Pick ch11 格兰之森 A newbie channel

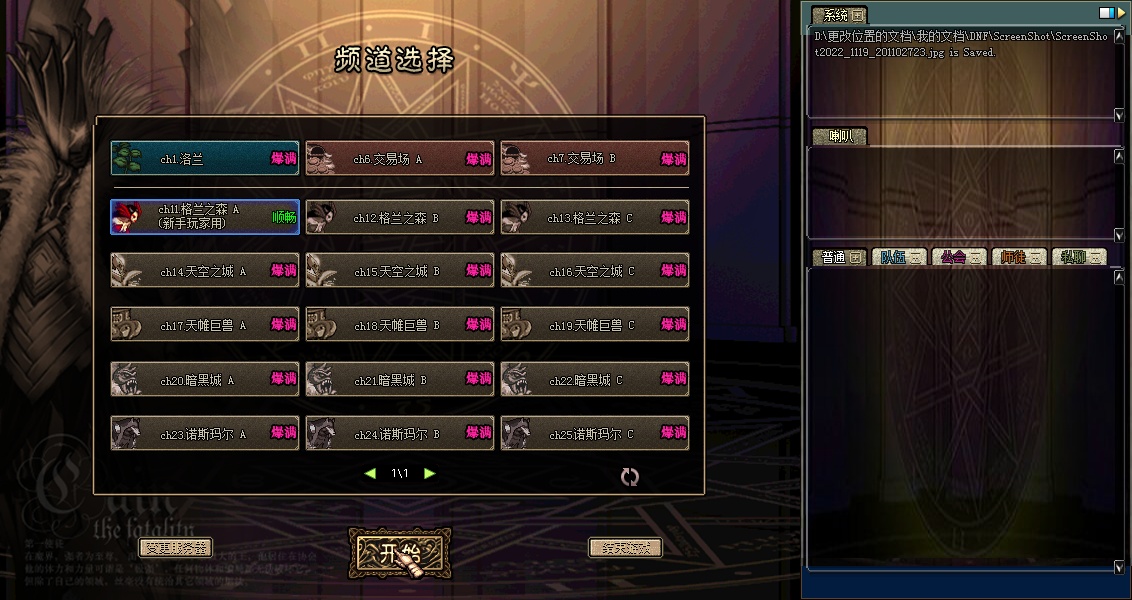[205, 217]
